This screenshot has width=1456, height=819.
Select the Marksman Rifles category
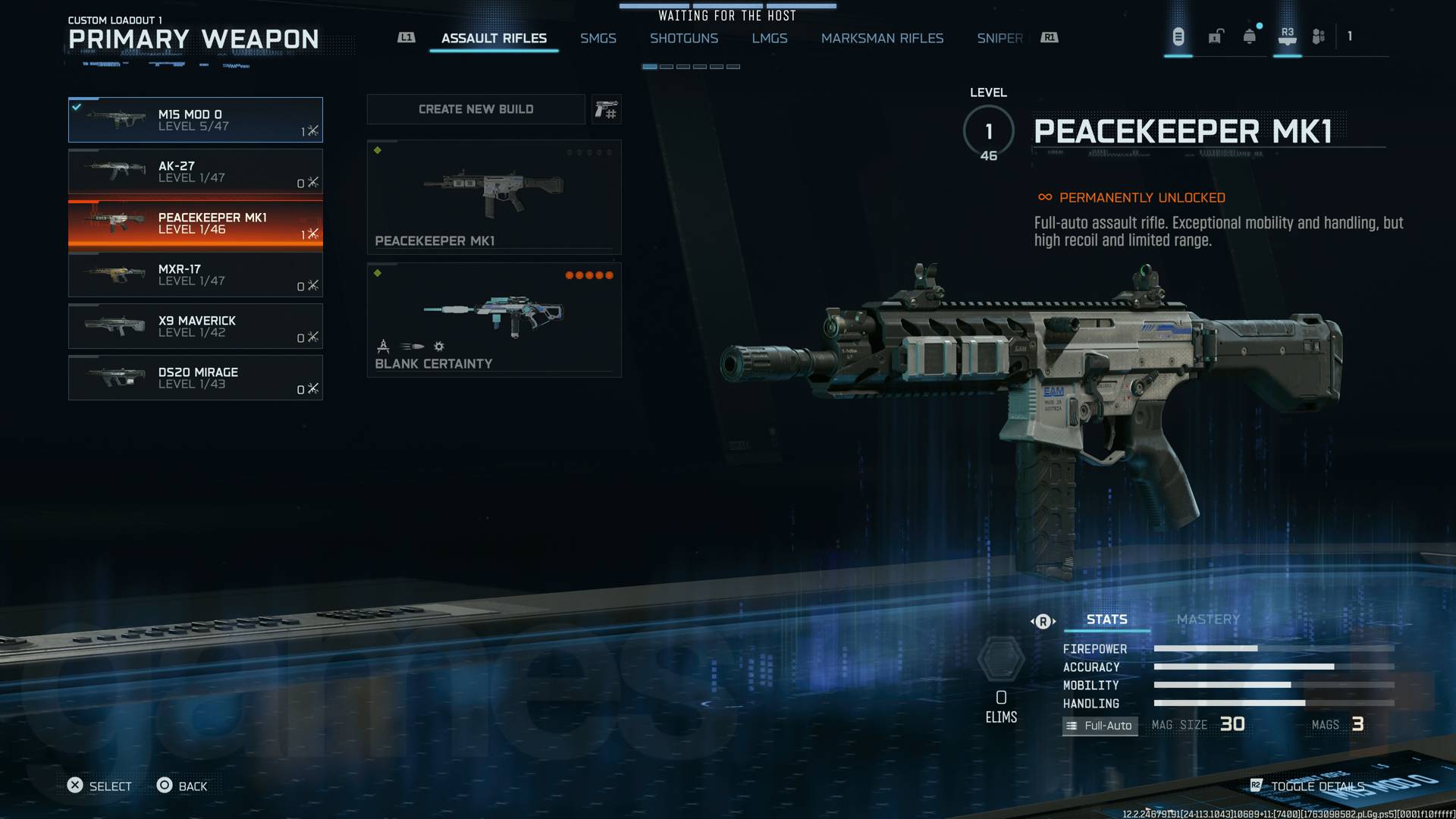click(882, 38)
